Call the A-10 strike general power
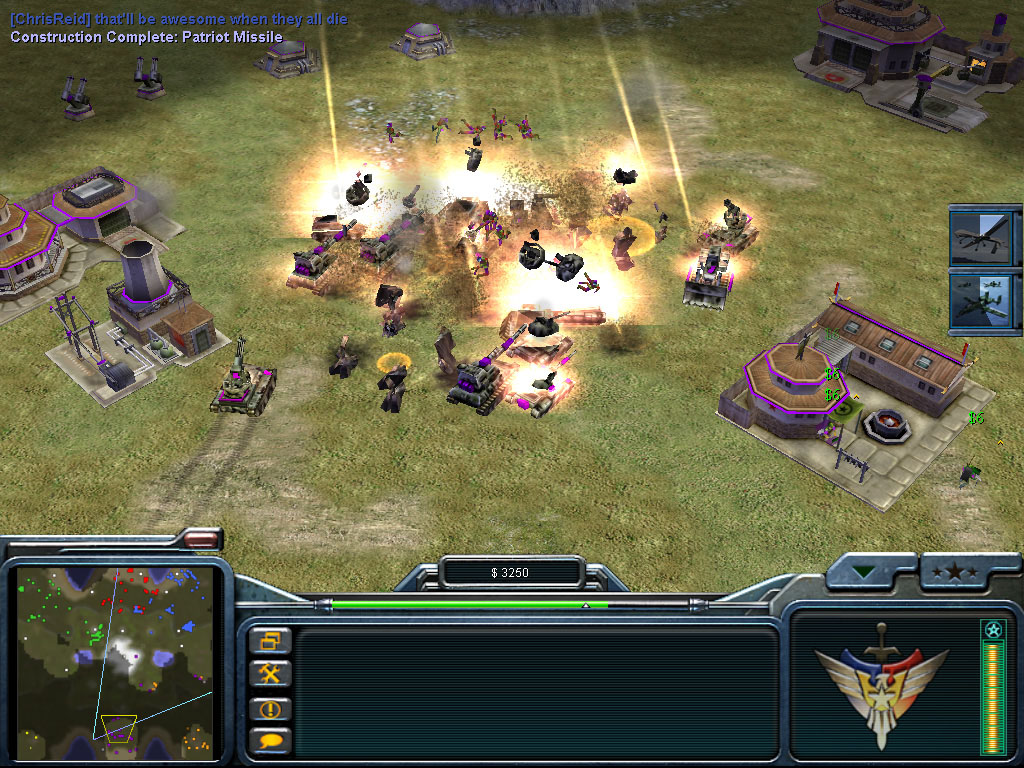Viewport: 1024px width, 768px height. (979, 302)
